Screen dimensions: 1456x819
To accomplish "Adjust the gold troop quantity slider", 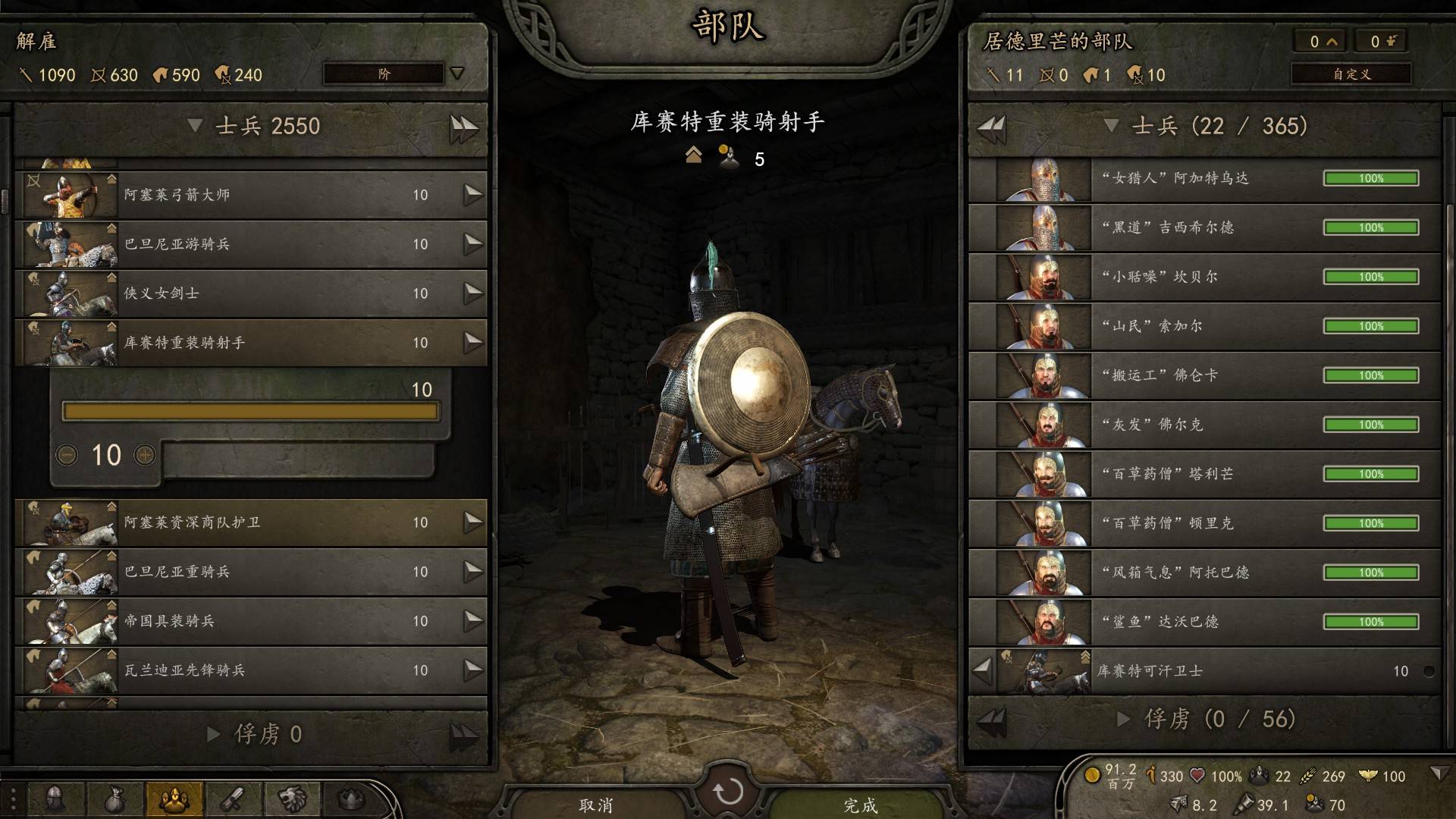I will [250, 412].
